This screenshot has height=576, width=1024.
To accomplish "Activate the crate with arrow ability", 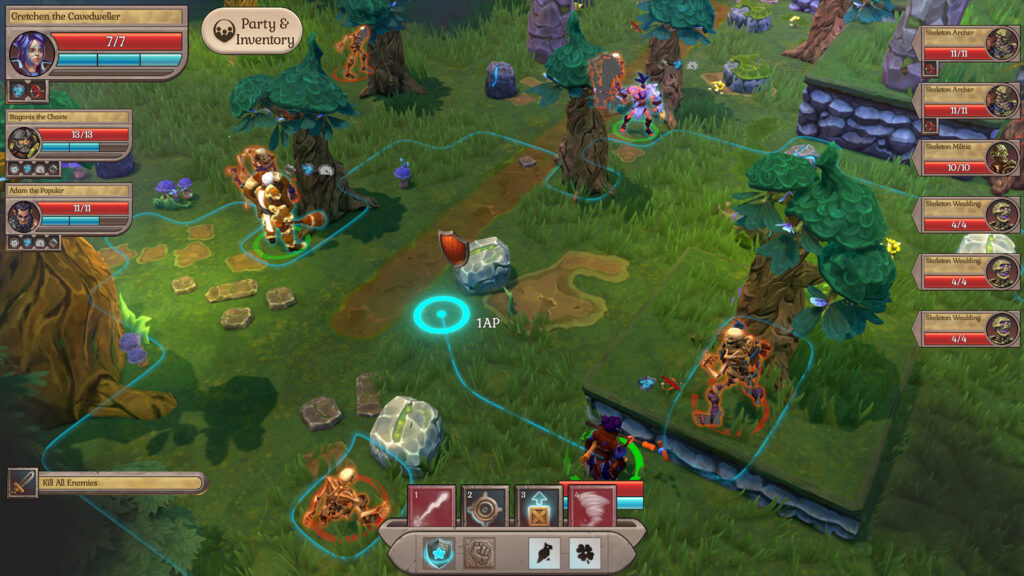I will [540, 507].
